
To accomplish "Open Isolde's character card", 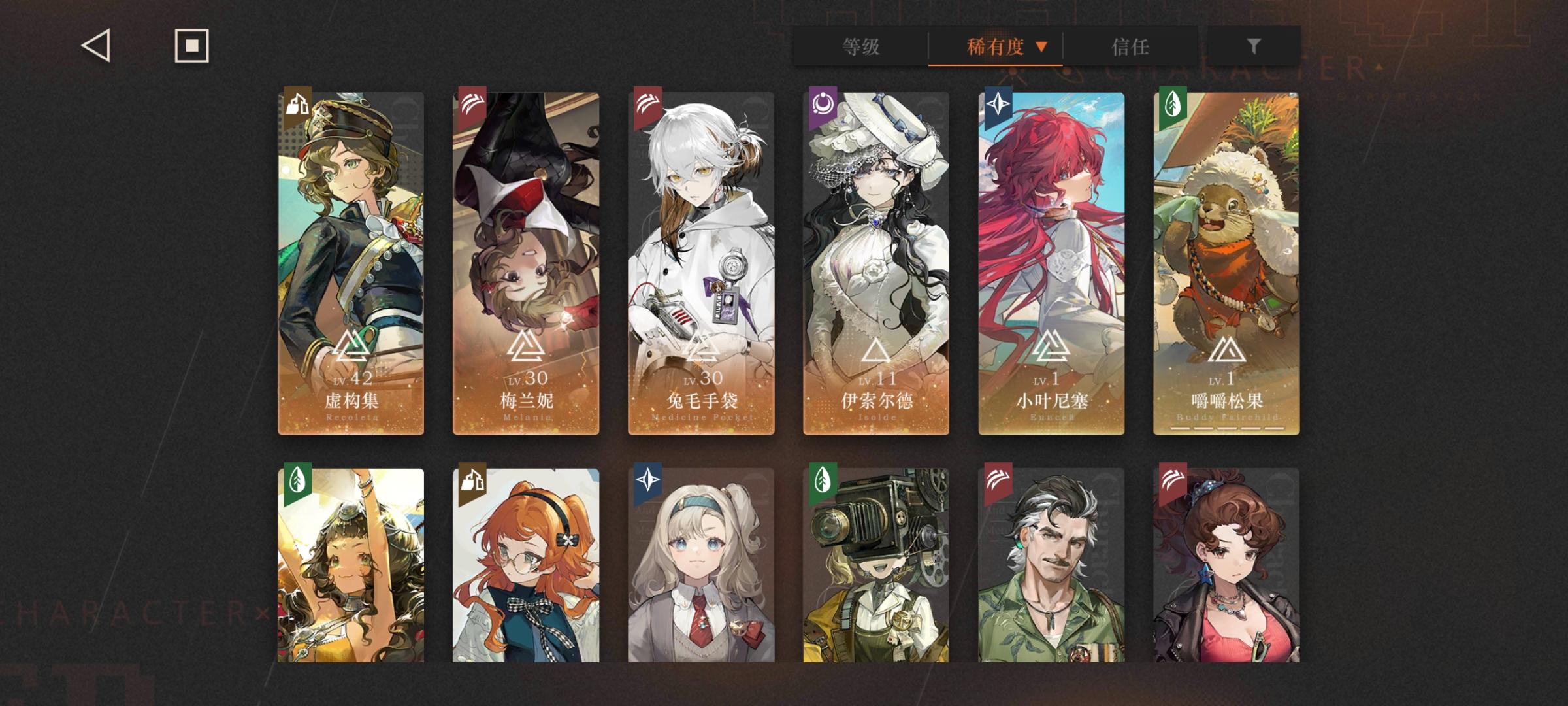I will [x=875, y=261].
